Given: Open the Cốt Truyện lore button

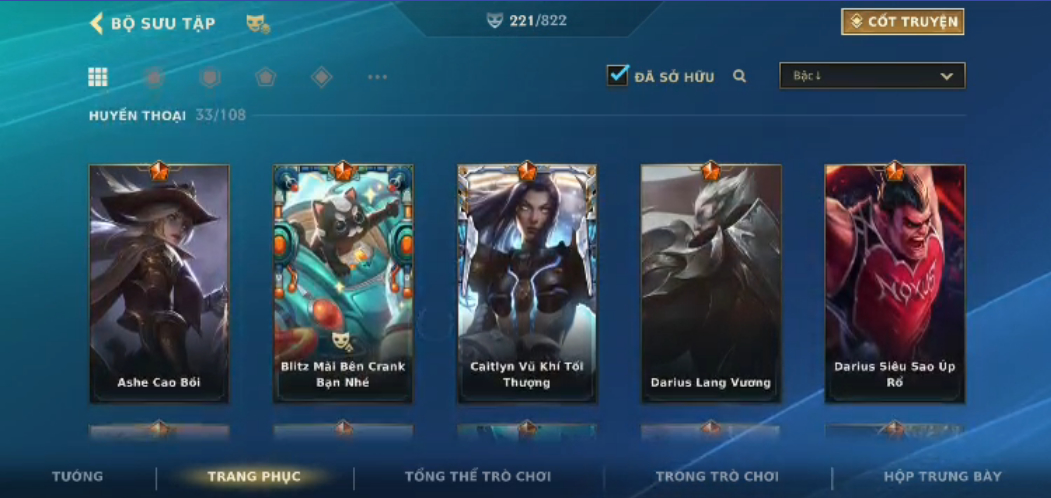Looking at the screenshot, I should click(903, 22).
